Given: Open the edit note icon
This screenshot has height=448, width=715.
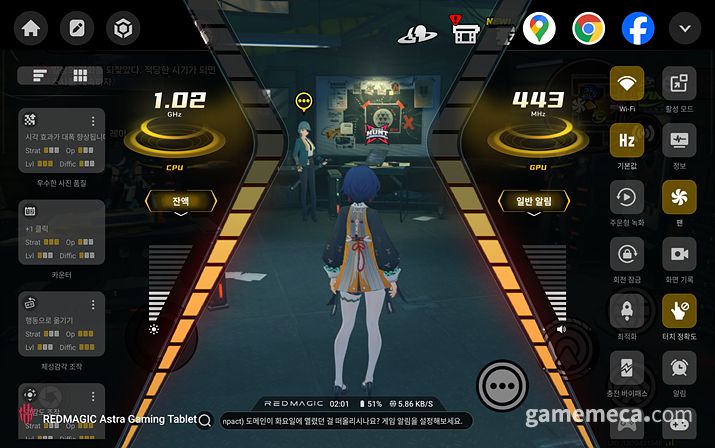Looking at the screenshot, I should point(77,28).
